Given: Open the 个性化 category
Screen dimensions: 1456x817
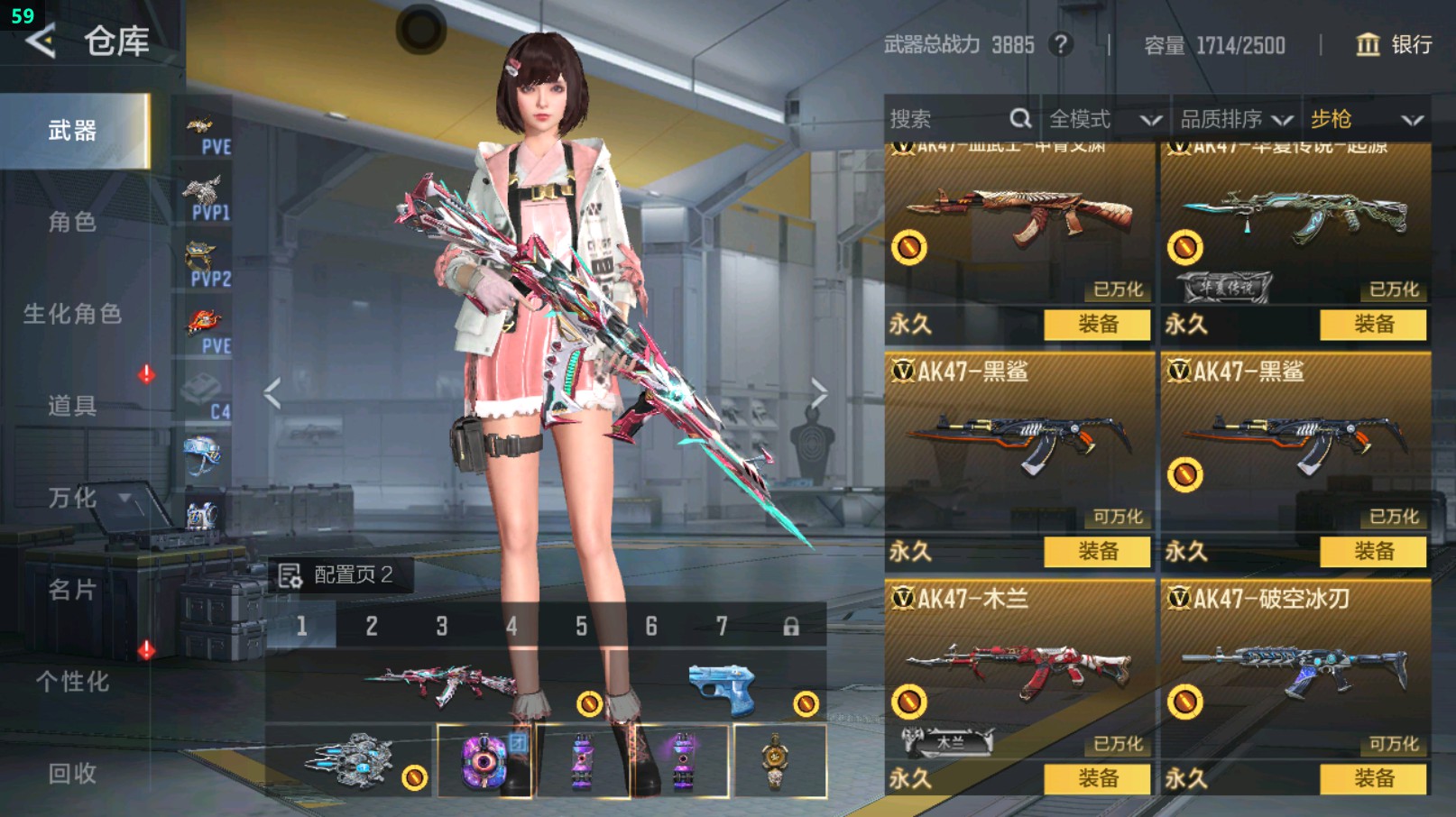Looking at the screenshot, I should point(72,682).
